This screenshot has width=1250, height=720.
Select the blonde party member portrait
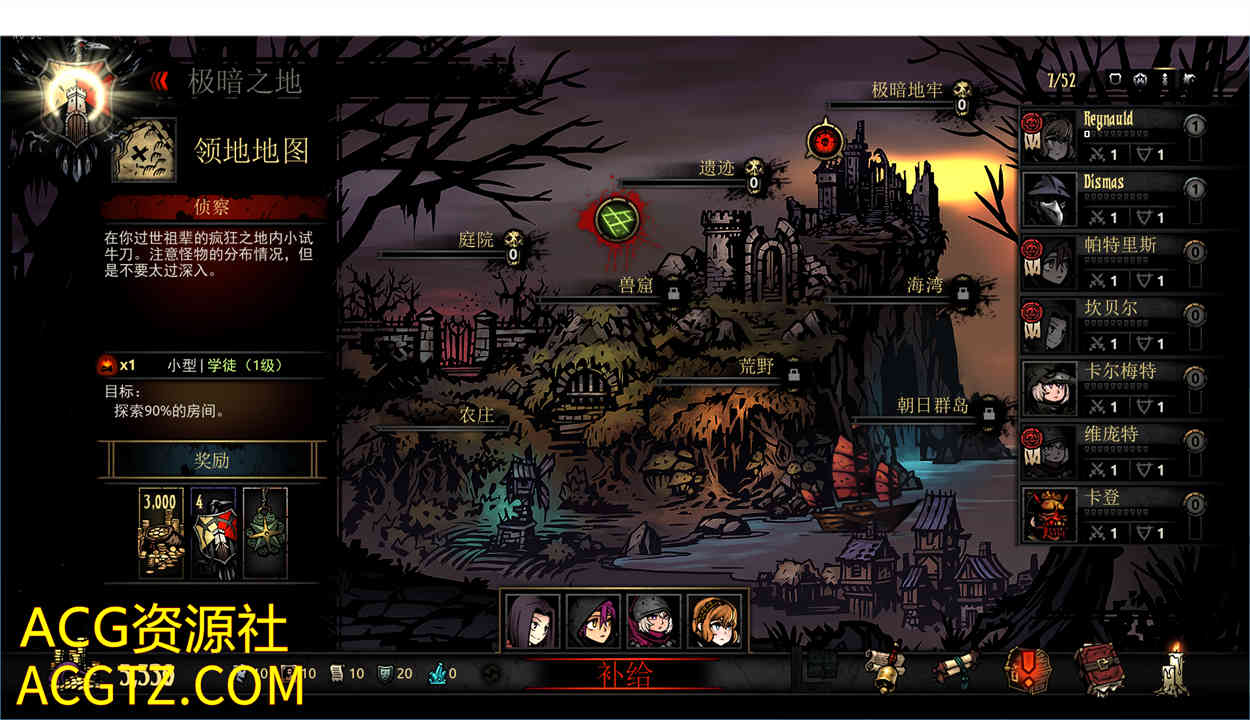[x=714, y=621]
